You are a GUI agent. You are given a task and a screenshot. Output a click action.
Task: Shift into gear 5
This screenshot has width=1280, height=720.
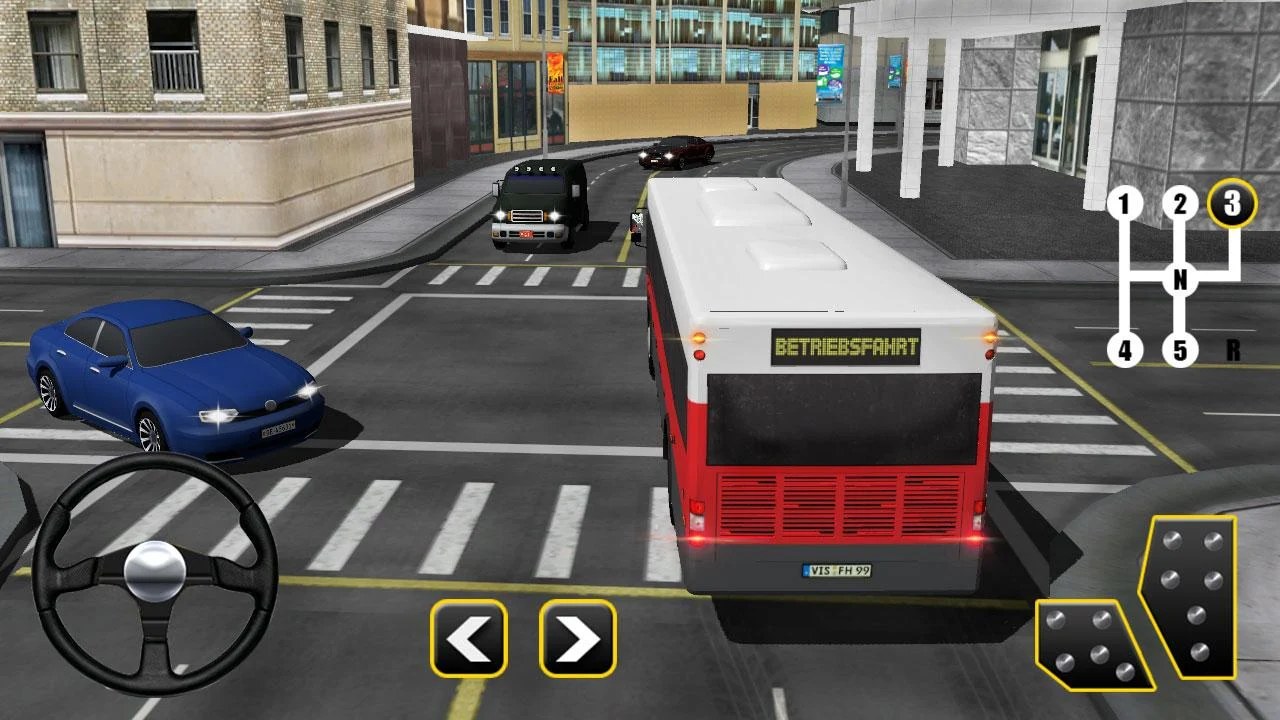pos(1180,350)
